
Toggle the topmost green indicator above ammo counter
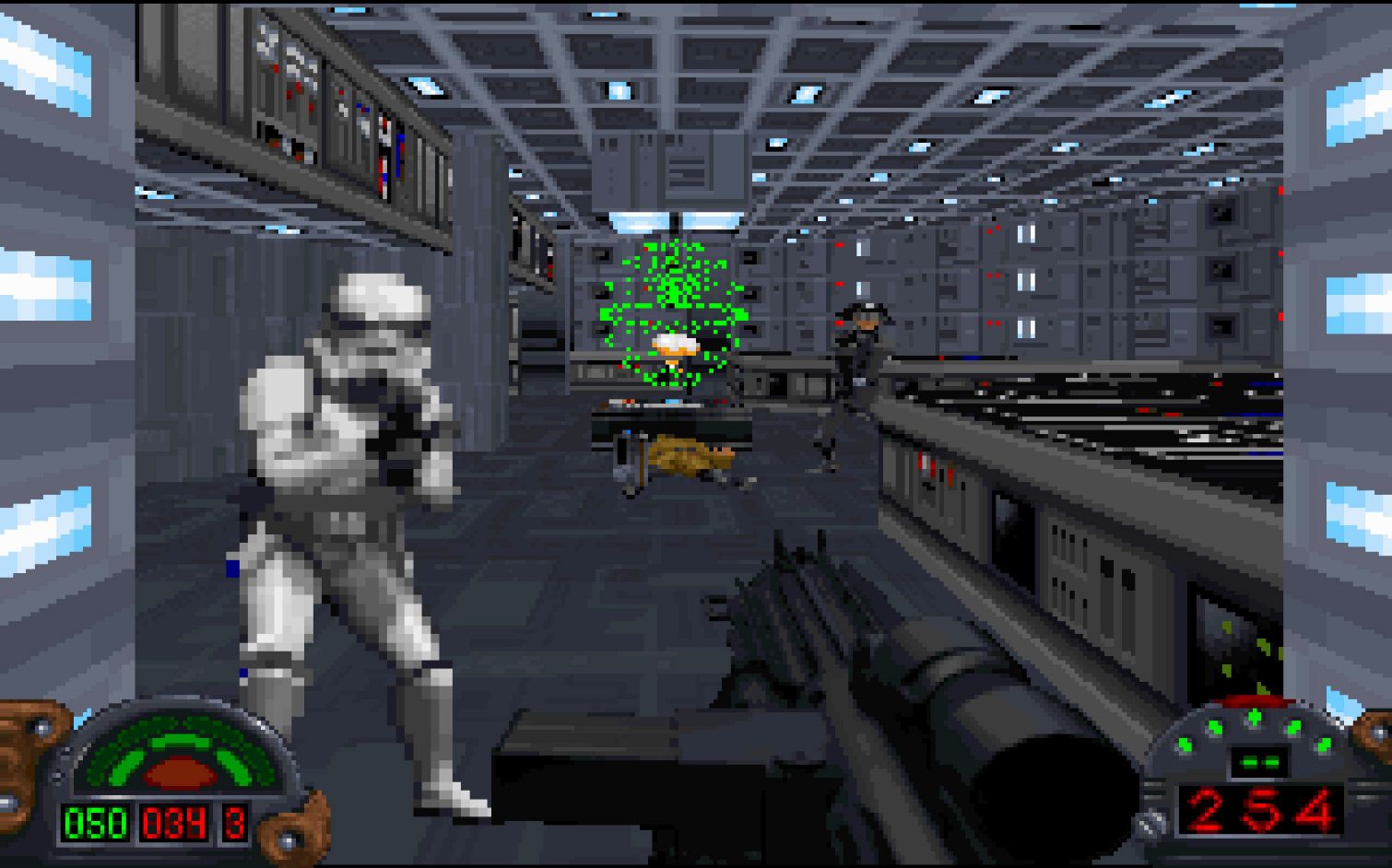click(x=1254, y=714)
